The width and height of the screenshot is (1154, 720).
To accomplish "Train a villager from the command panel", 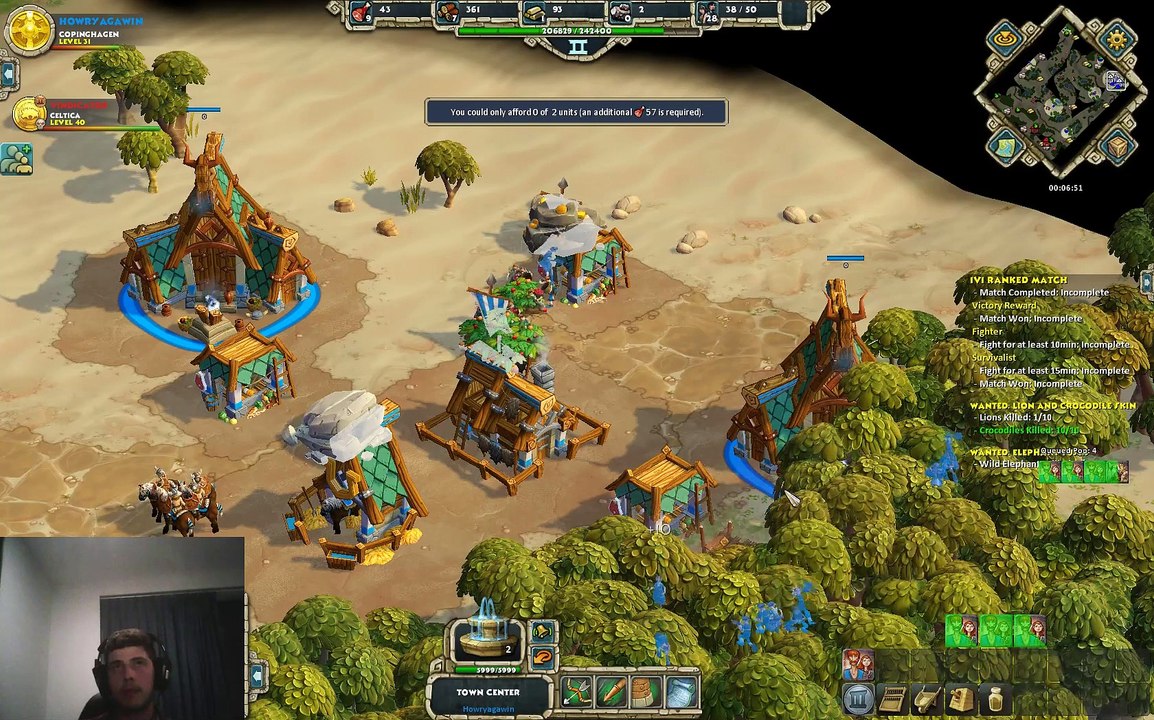I will 858,664.
